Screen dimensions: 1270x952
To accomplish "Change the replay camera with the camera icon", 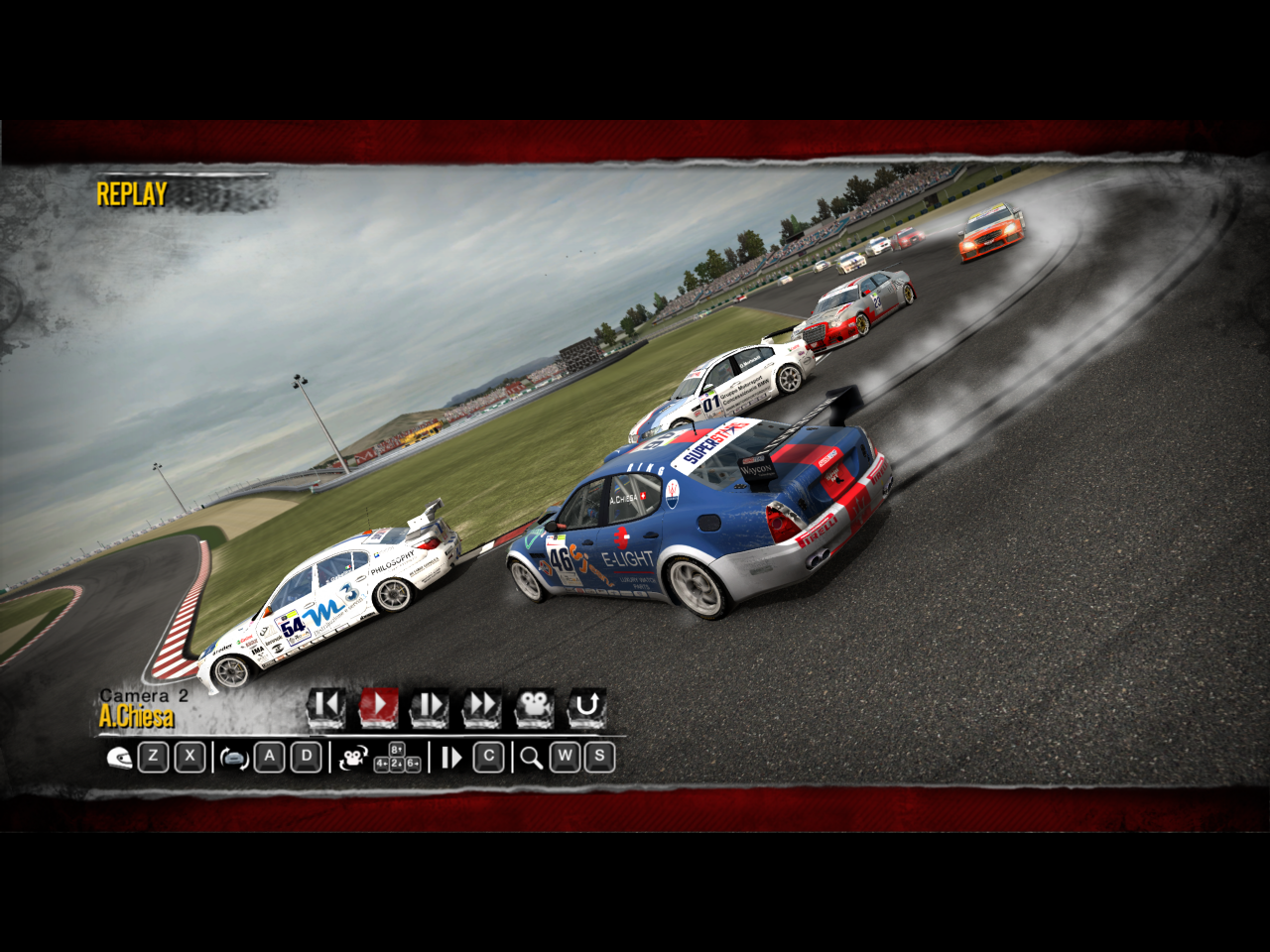I will pyautogui.click(x=534, y=707).
